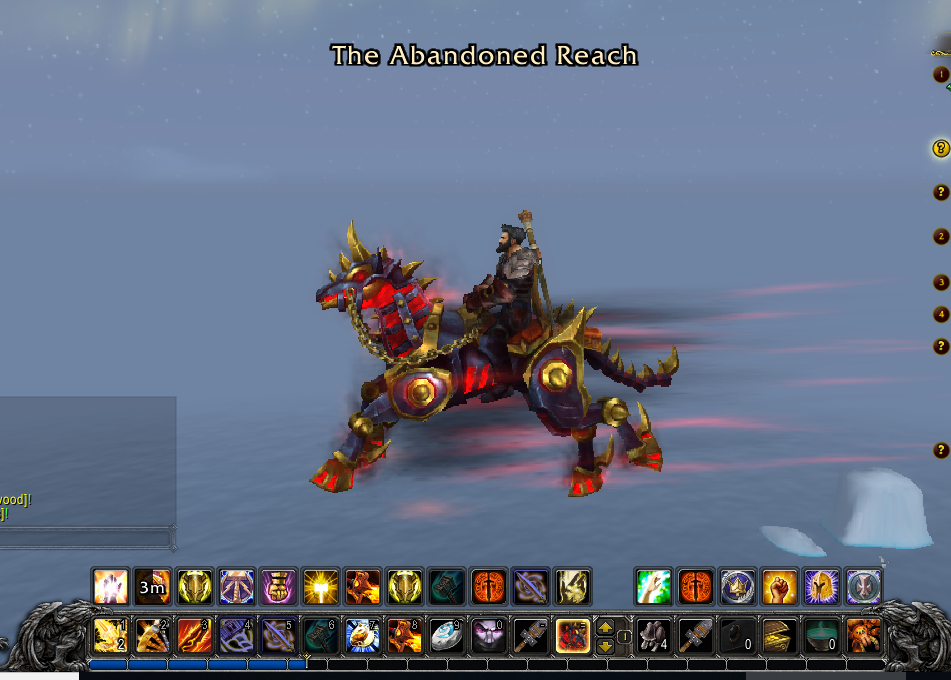The height and width of the screenshot is (680, 951).
Task: Activate the purple fist ability
Action: click(x=278, y=587)
